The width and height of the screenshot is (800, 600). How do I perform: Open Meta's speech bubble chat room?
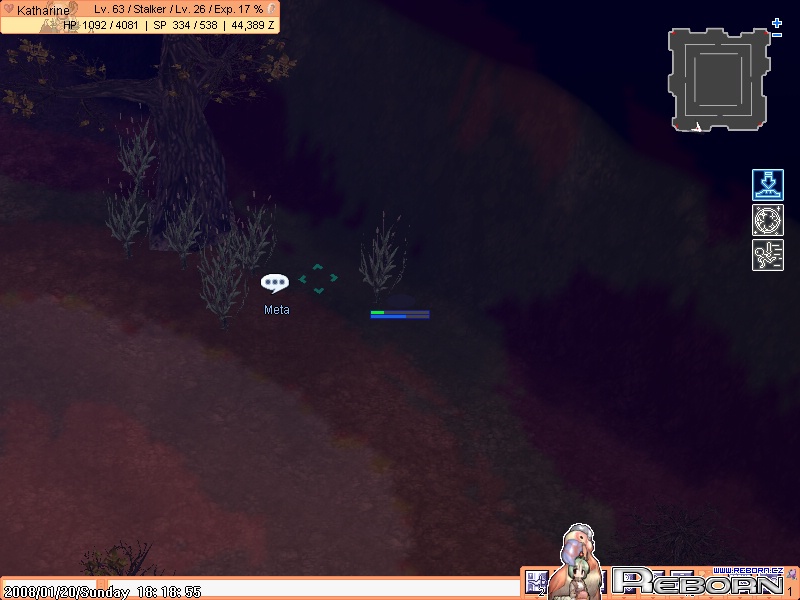tap(275, 283)
